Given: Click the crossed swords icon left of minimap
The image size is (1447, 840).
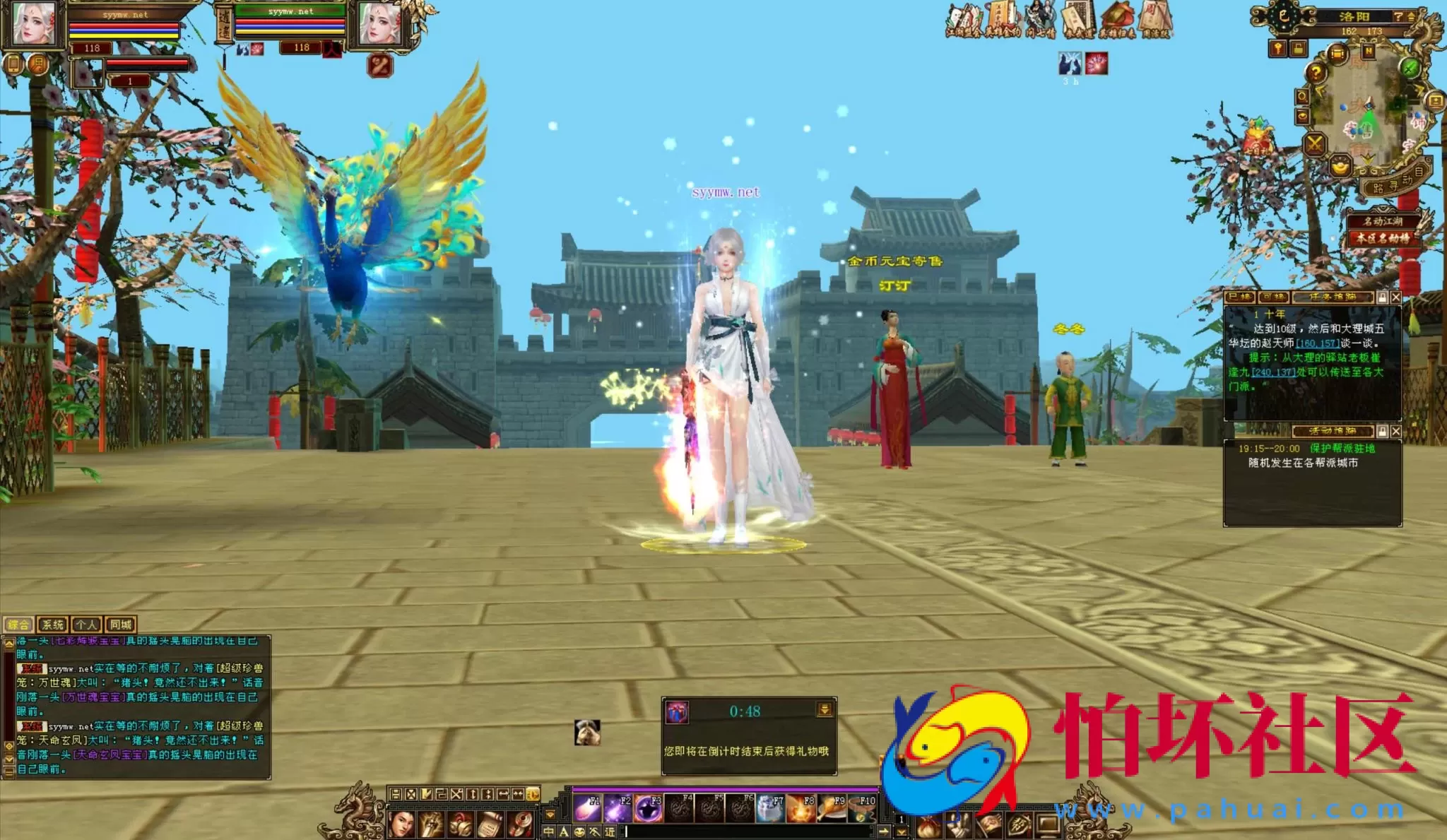Looking at the screenshot, I should 1314,144.
